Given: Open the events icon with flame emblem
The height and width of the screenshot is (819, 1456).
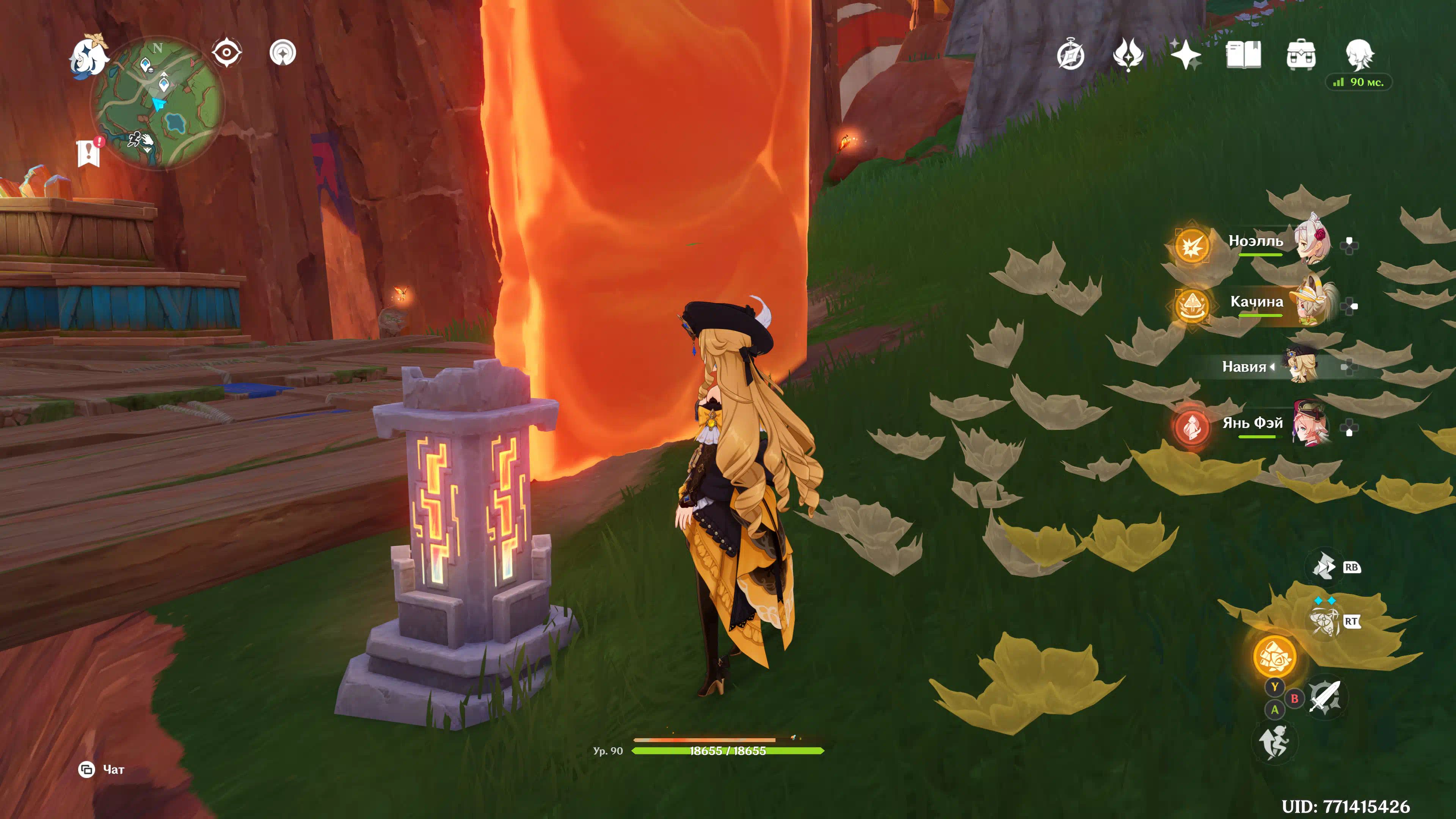Looking at the screenshot, I should tap(1128, 55).
